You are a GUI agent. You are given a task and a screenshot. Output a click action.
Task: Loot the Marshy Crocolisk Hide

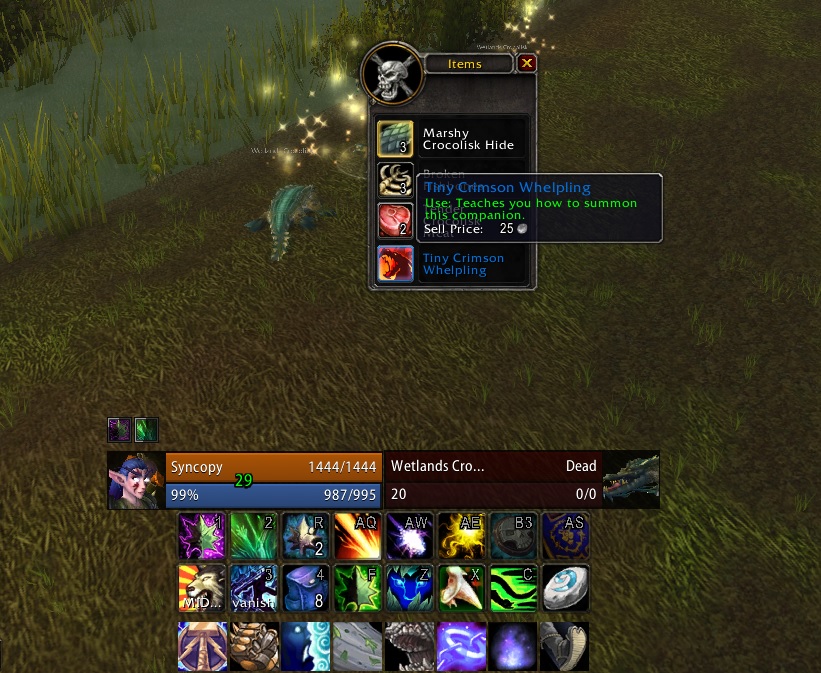click(395, 139)
